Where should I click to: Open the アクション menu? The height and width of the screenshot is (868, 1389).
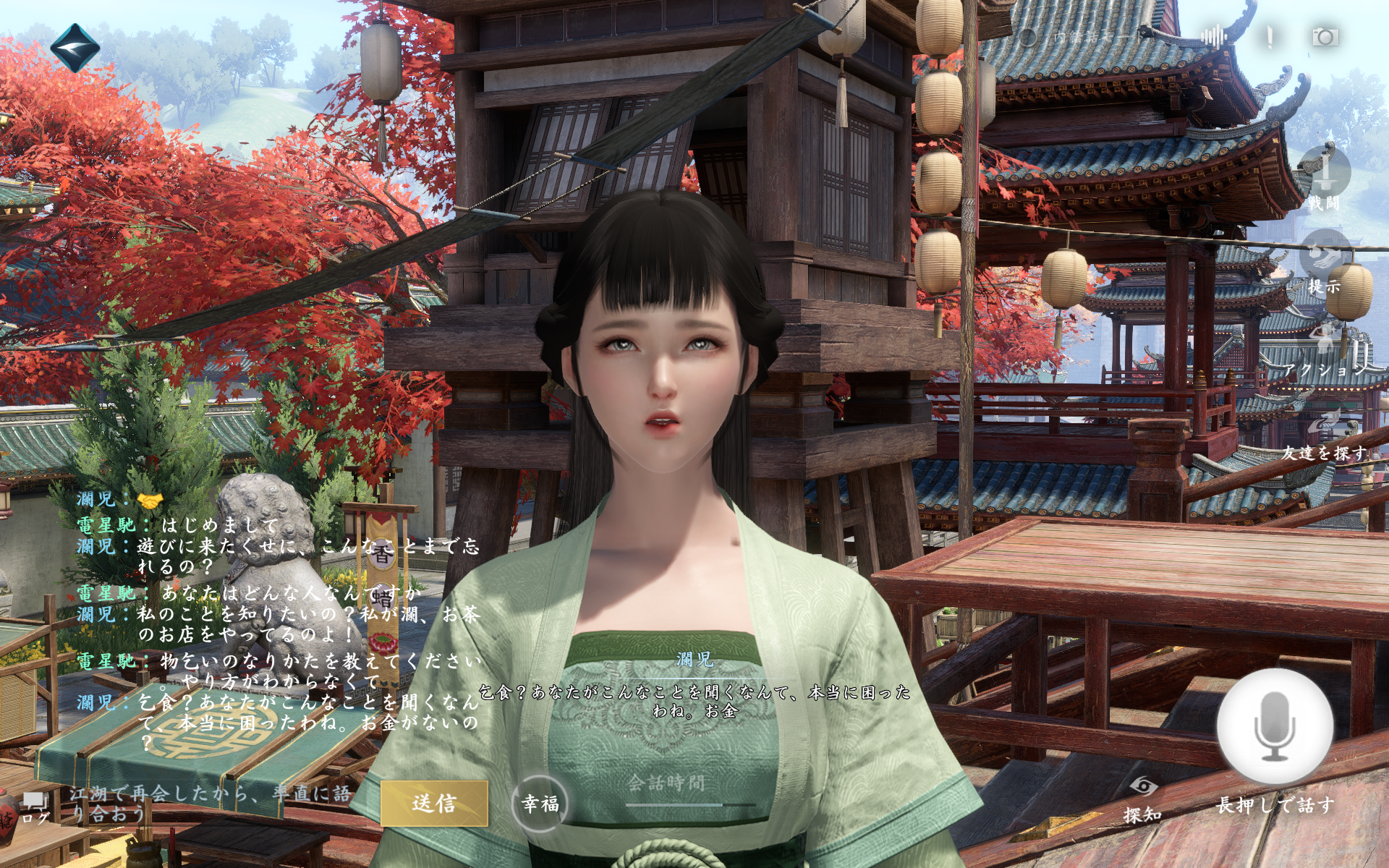click(1324, 347)
